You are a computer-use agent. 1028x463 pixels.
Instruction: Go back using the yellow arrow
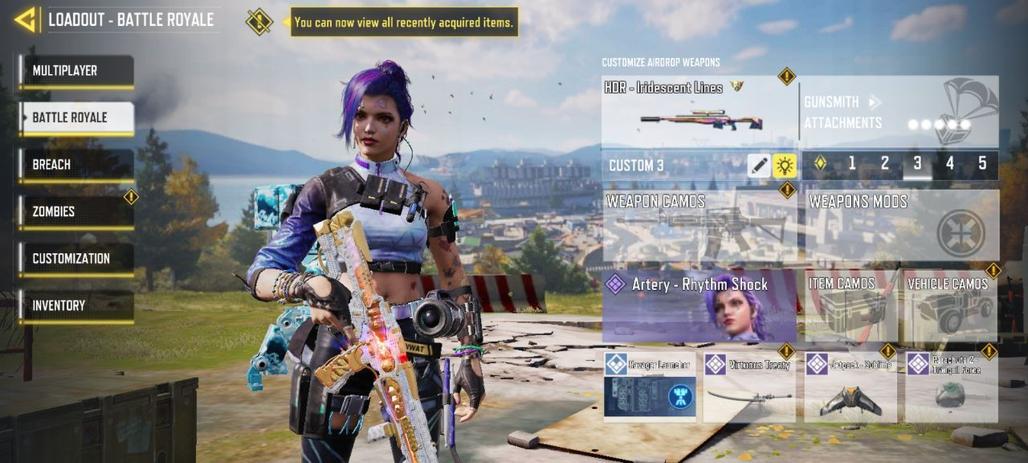pos(25,19)
